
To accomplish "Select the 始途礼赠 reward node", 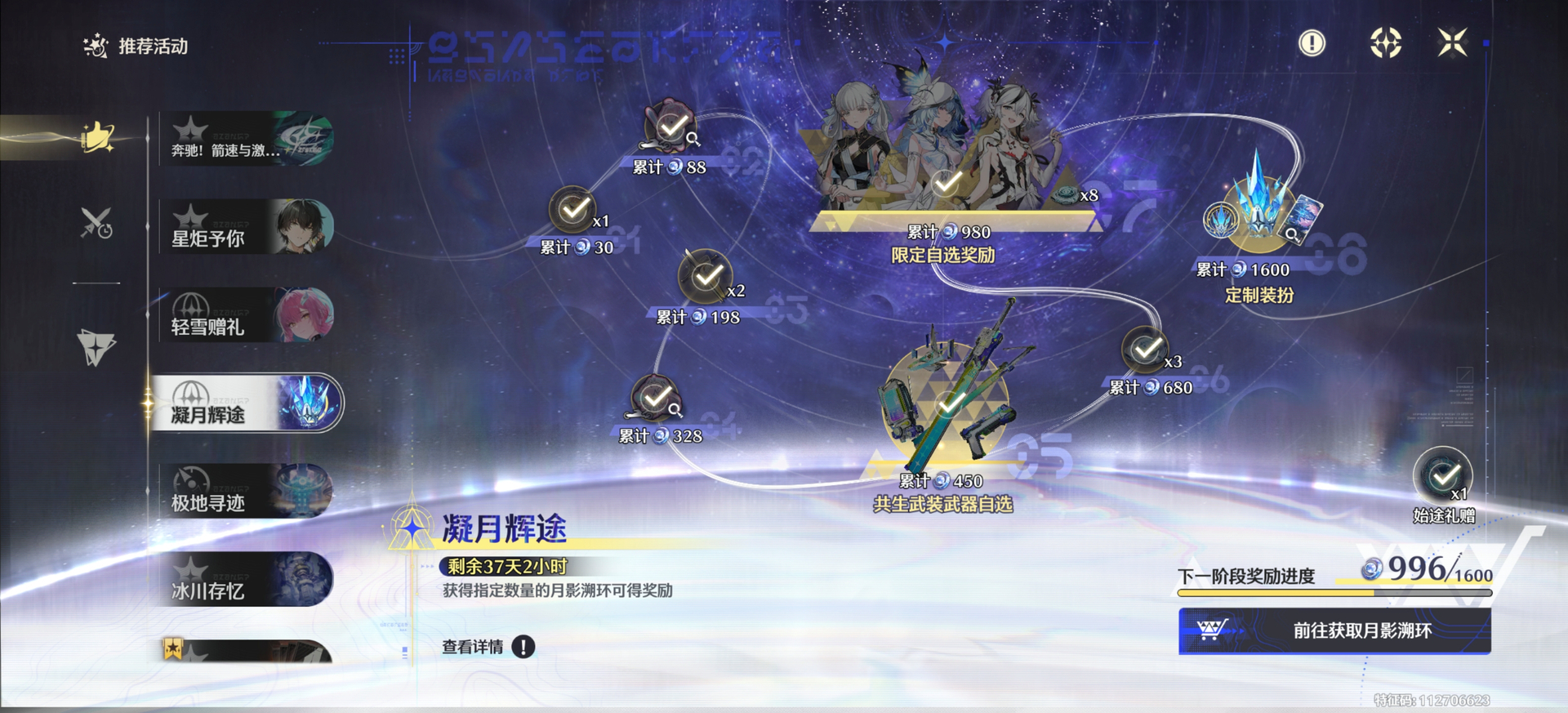I will click(1443, 475).
